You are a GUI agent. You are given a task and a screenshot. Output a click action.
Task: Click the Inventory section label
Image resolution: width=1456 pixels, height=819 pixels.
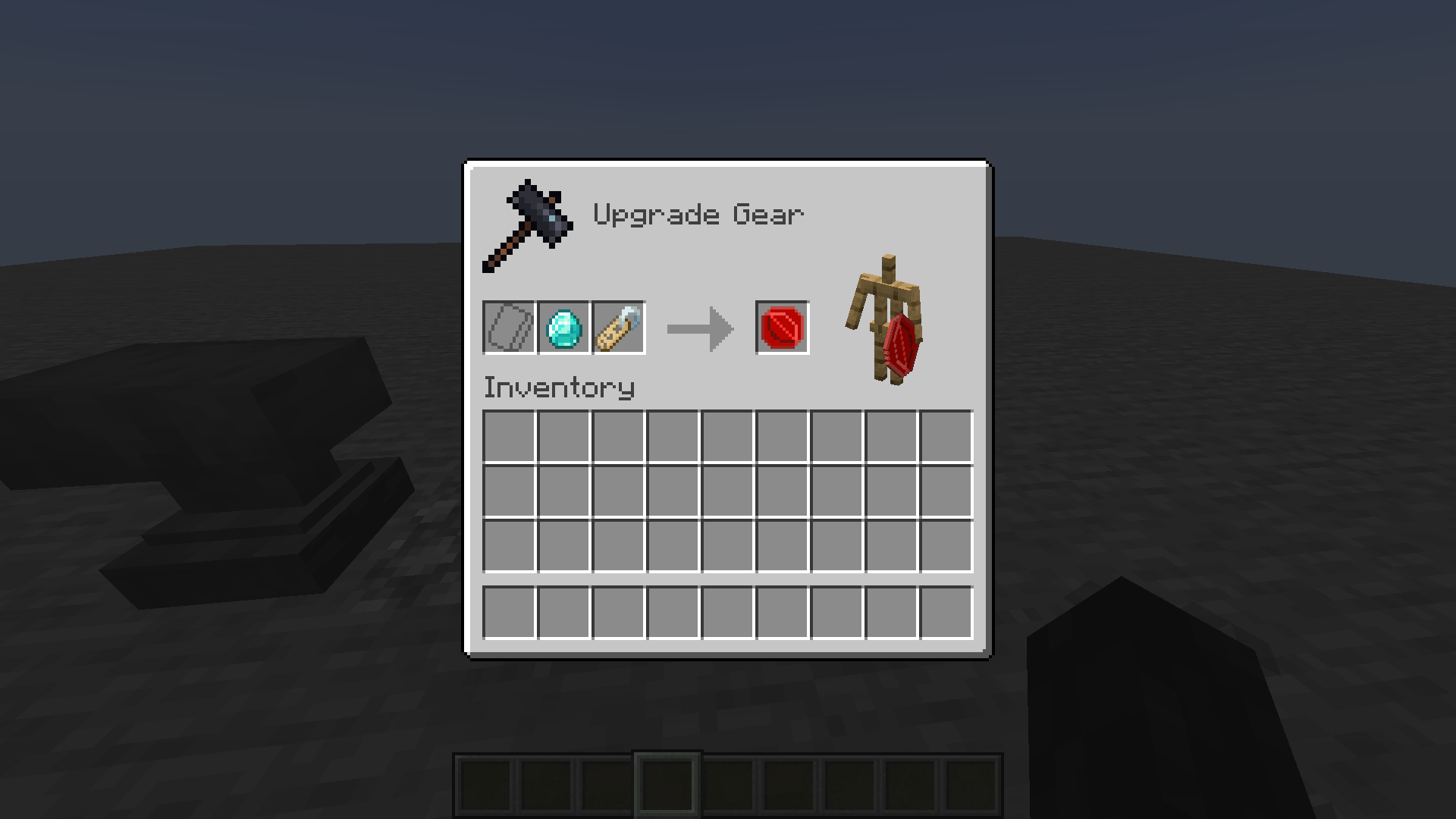(559, 387)
